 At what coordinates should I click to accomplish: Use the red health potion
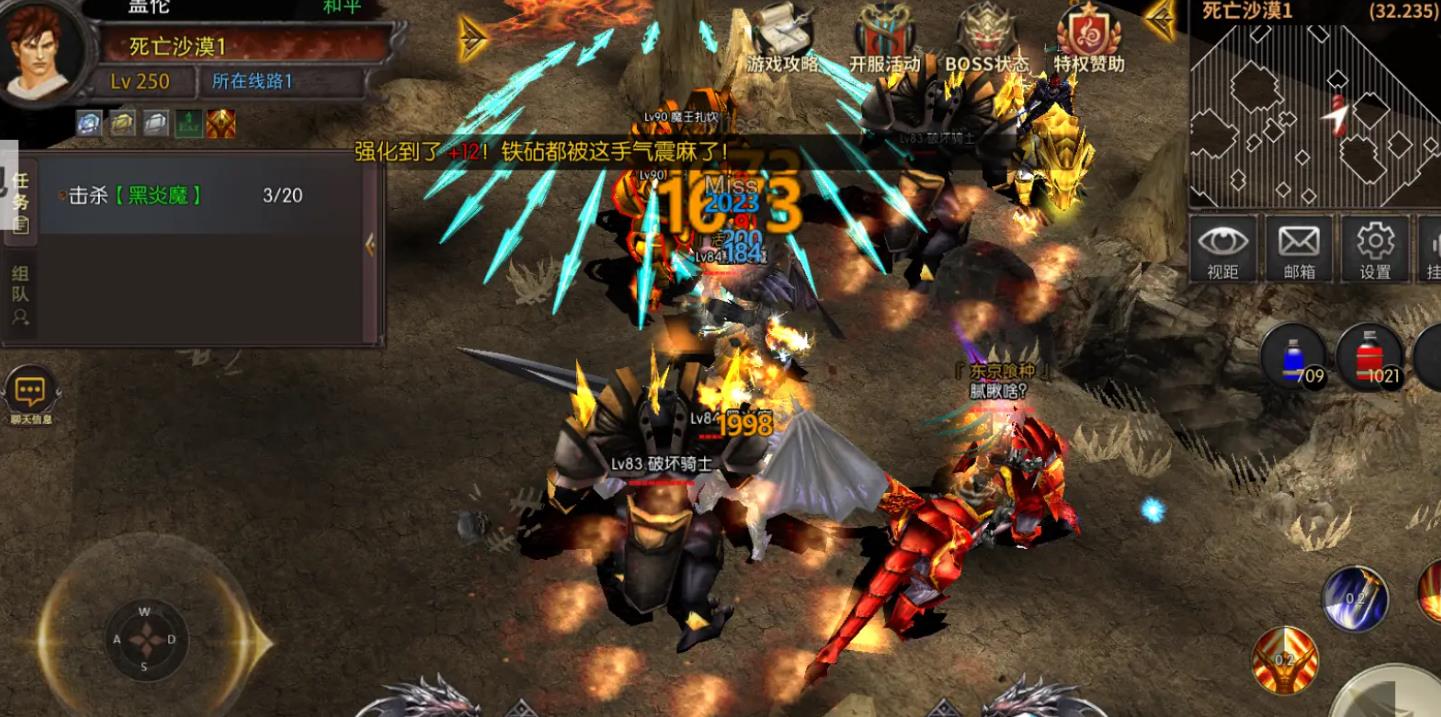click(1370, 358)
